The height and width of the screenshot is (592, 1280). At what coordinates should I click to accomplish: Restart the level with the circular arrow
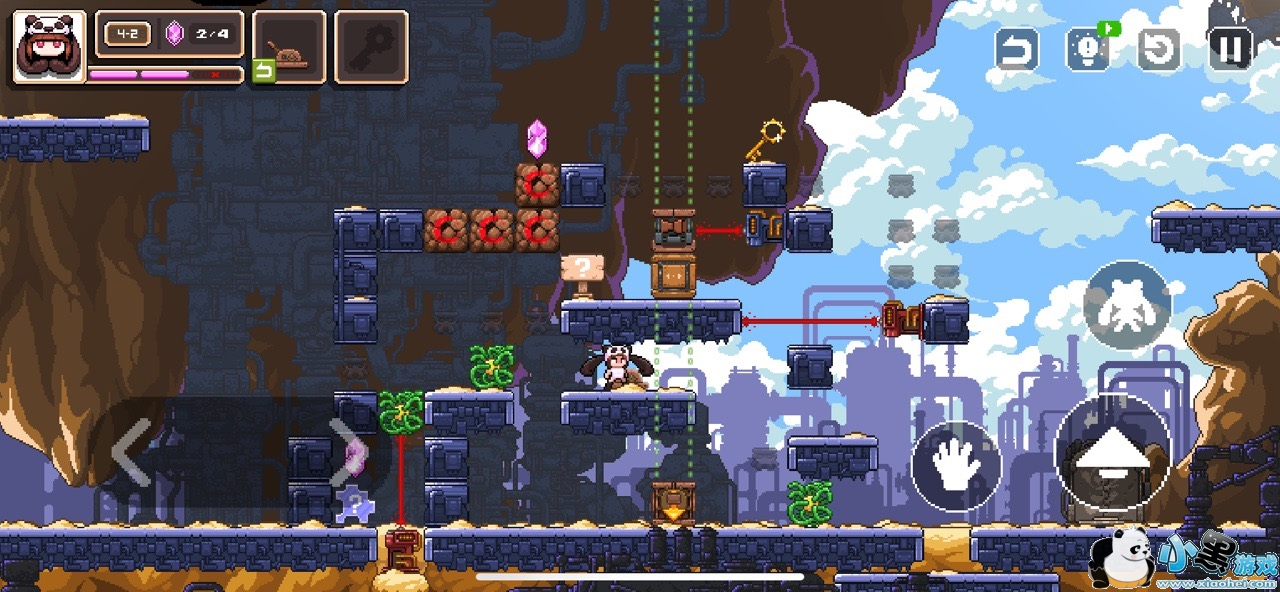1160,48
